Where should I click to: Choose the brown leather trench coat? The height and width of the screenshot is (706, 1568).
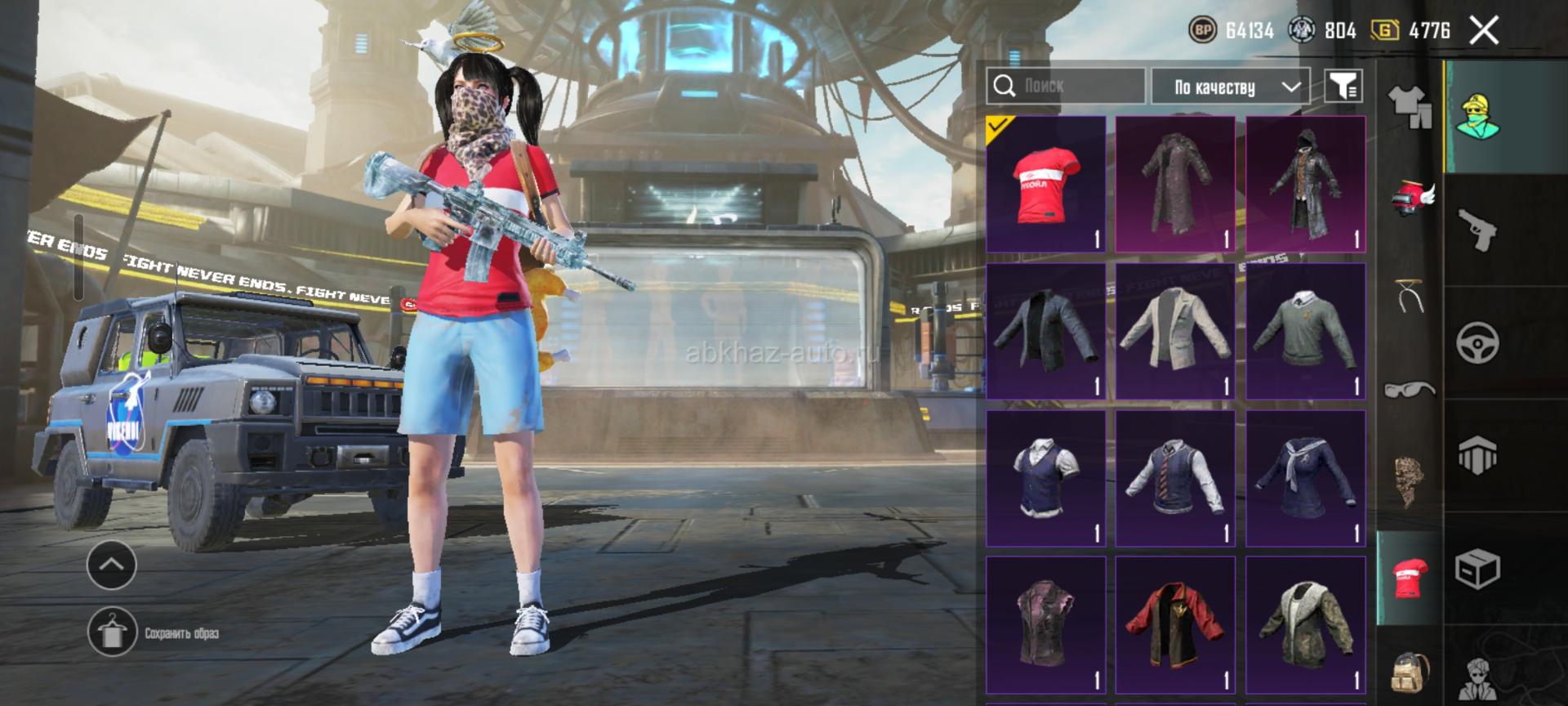[1175, 184]
